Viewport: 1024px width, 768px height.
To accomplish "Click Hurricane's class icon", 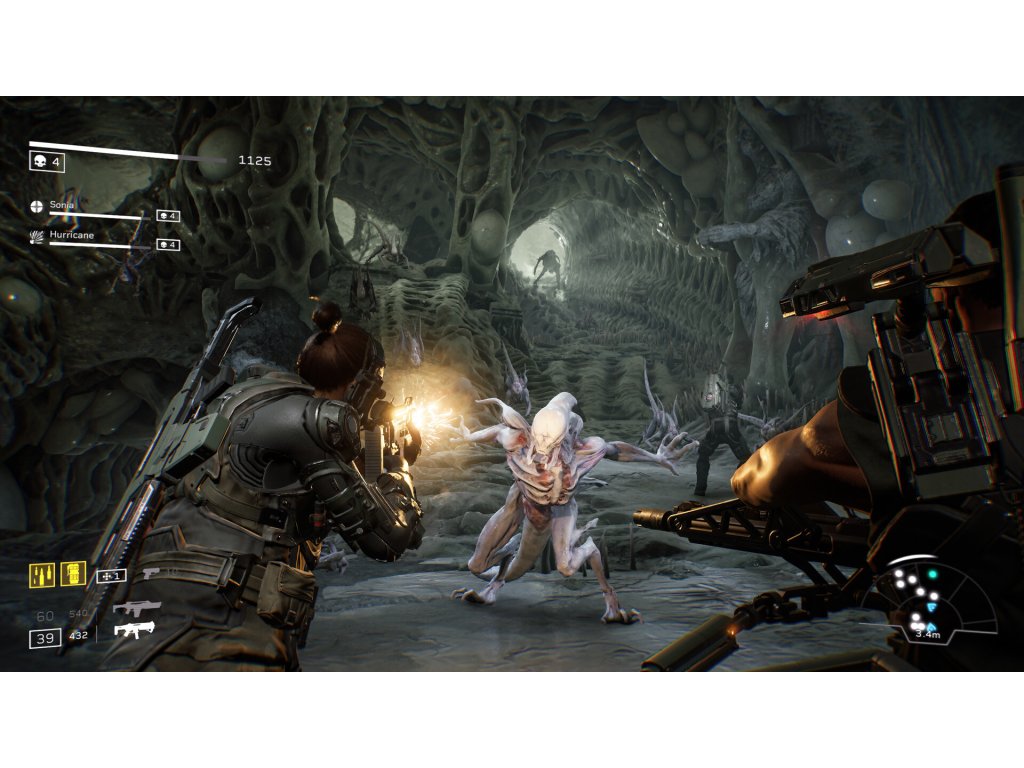I will [x=37, y=236].
